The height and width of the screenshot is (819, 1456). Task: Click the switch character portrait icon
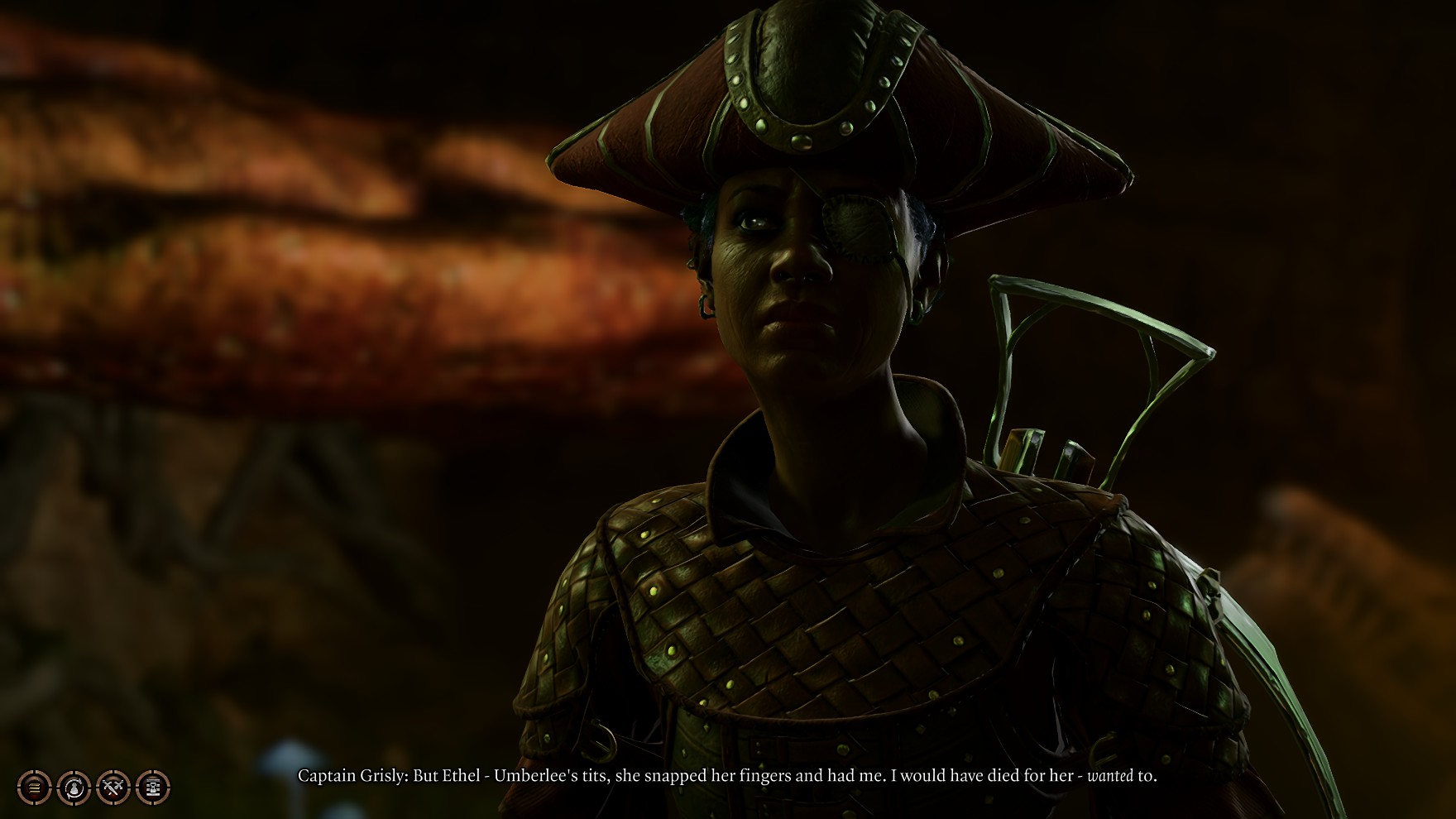pos(74,788)
